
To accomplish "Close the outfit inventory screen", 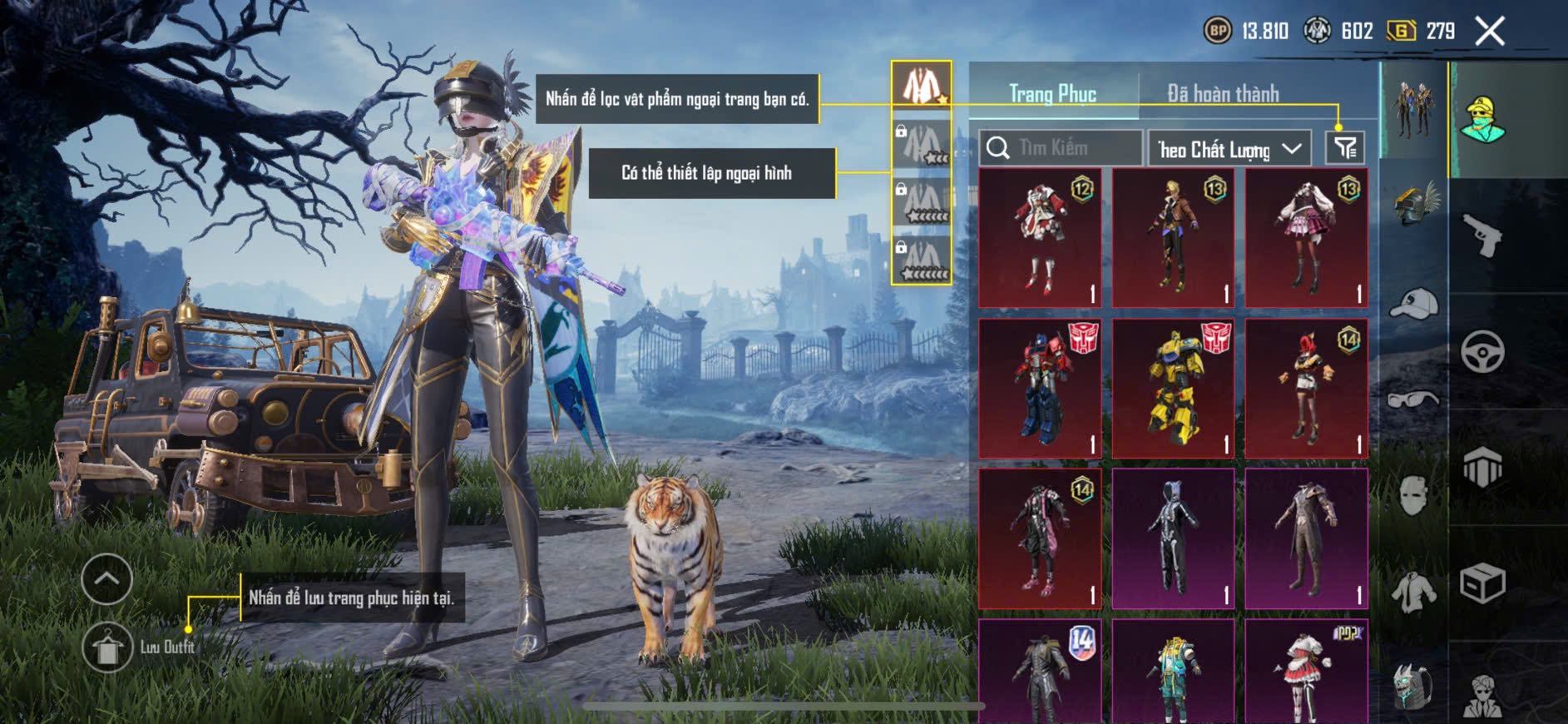I will 1490,32.
